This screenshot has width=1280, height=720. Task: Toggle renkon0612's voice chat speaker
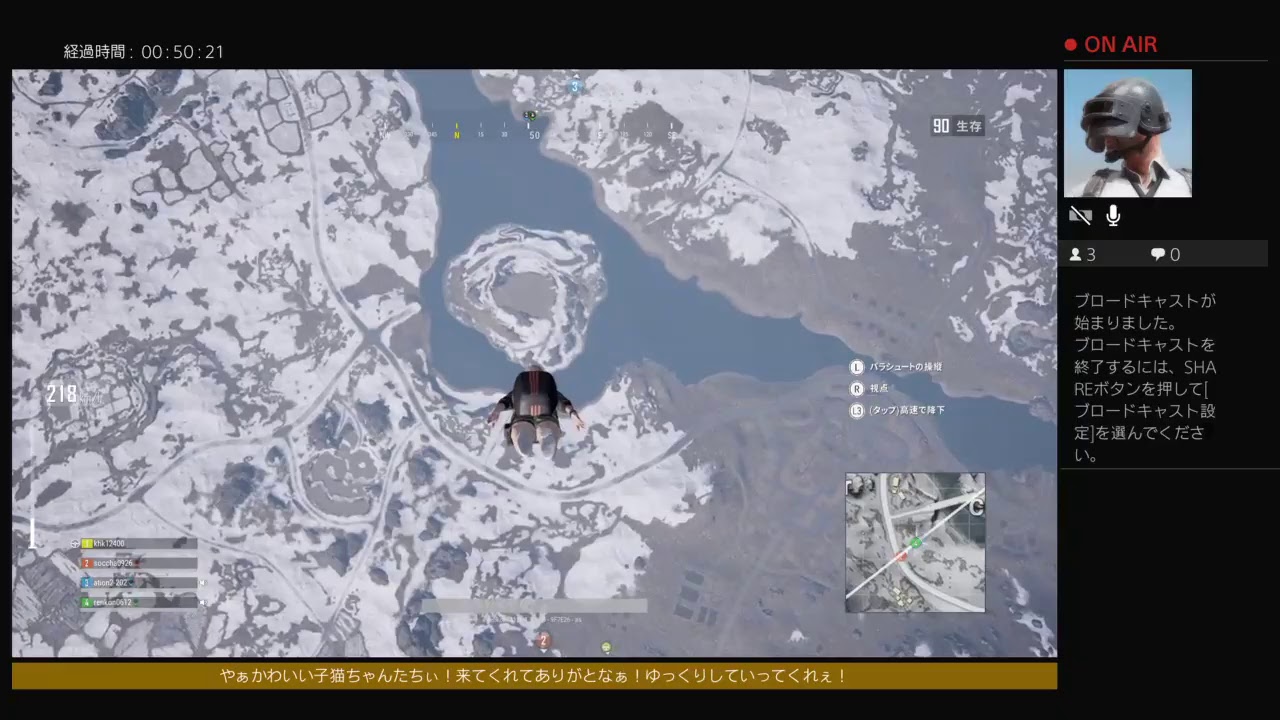pos(203,602)
